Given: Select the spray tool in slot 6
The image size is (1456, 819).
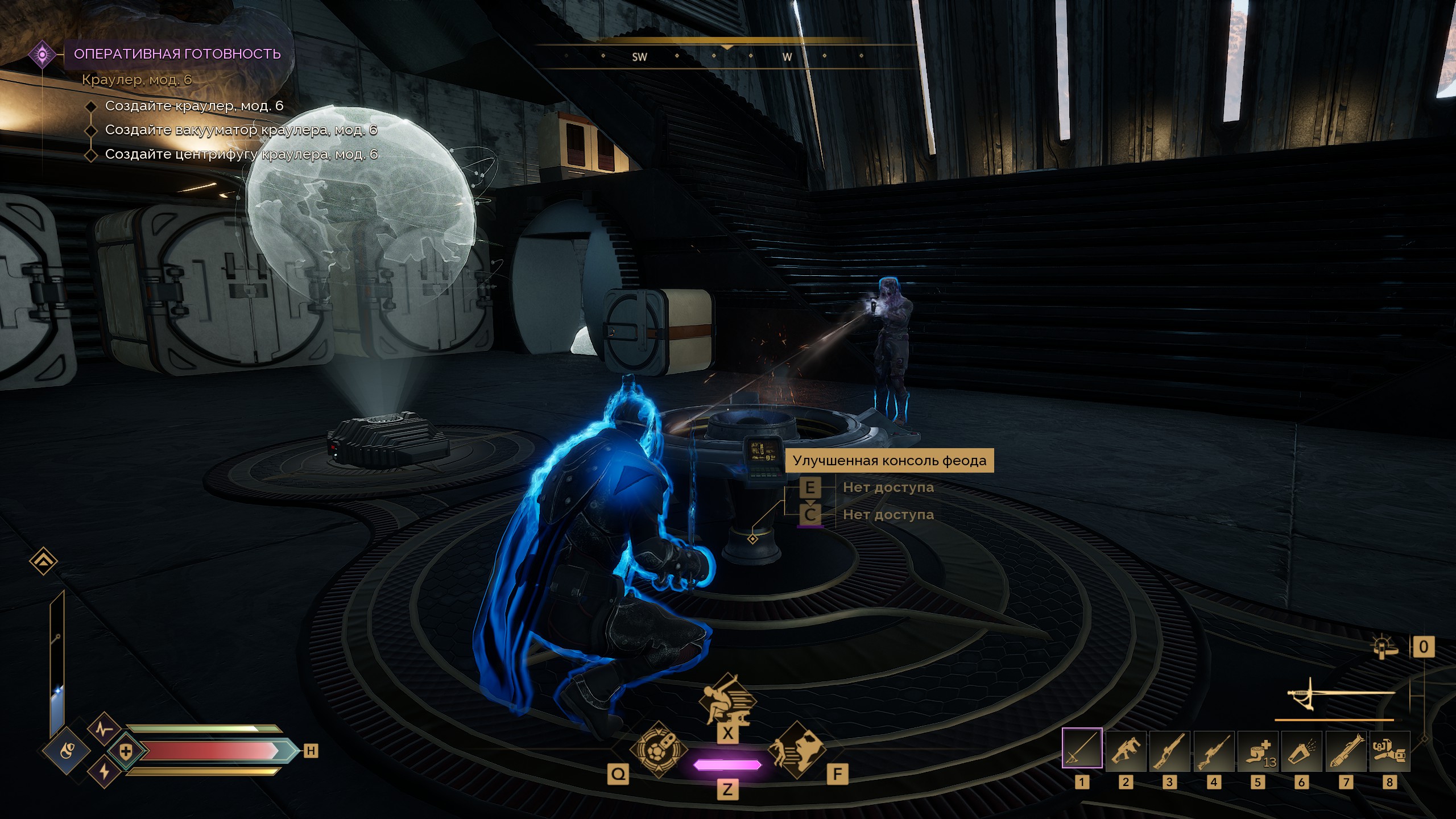Looking at the screenshot, I should pos(1301,750).
